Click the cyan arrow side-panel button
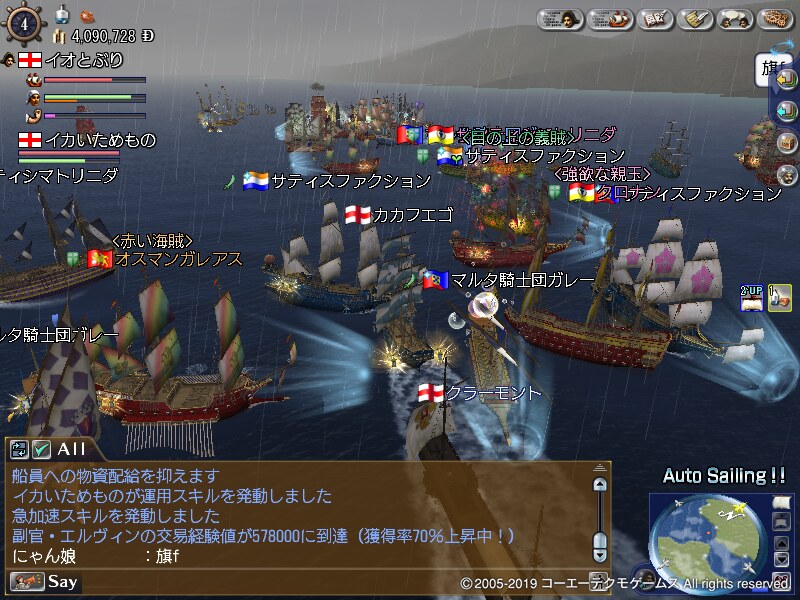Image resolution: width=800 pixels, height=600 pixels. (786, 111)
